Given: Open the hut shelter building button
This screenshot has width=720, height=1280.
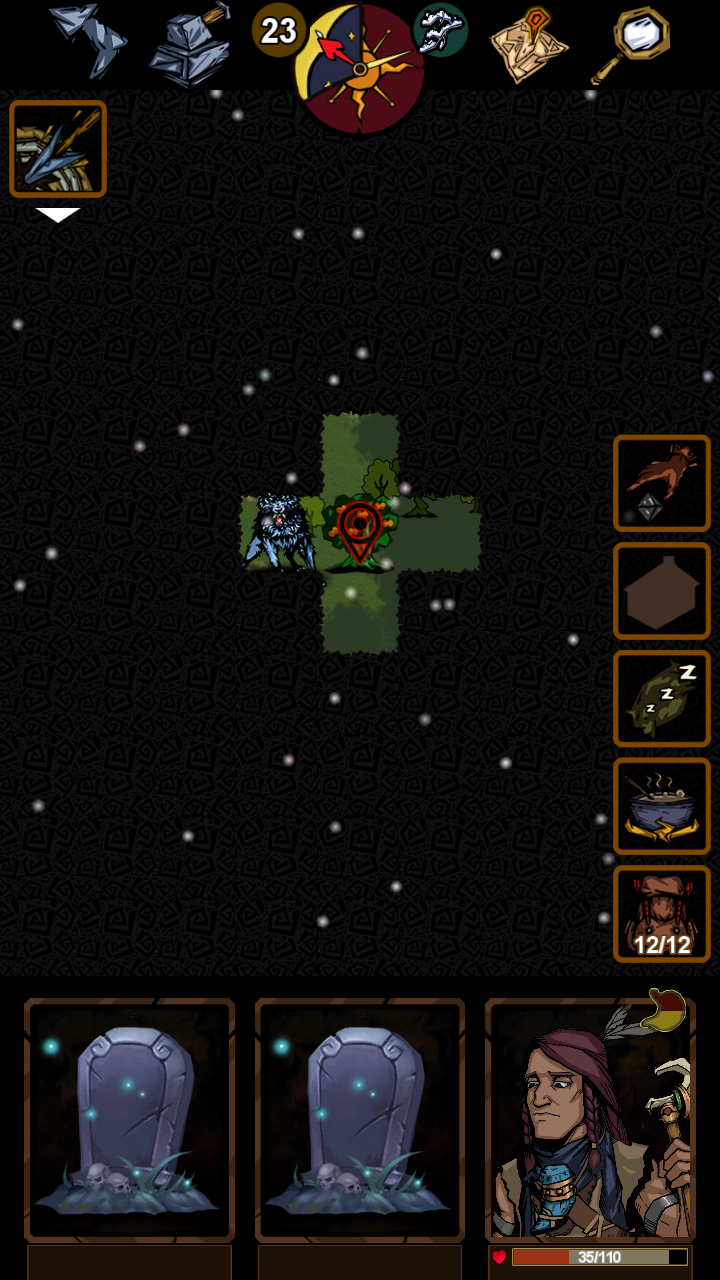Looking at the screenshot, I should point(662,591).
